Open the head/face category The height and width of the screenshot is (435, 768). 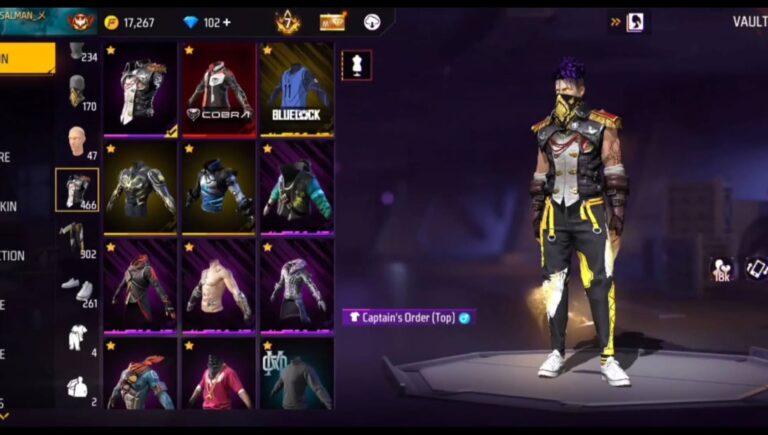tap(77, 141)
